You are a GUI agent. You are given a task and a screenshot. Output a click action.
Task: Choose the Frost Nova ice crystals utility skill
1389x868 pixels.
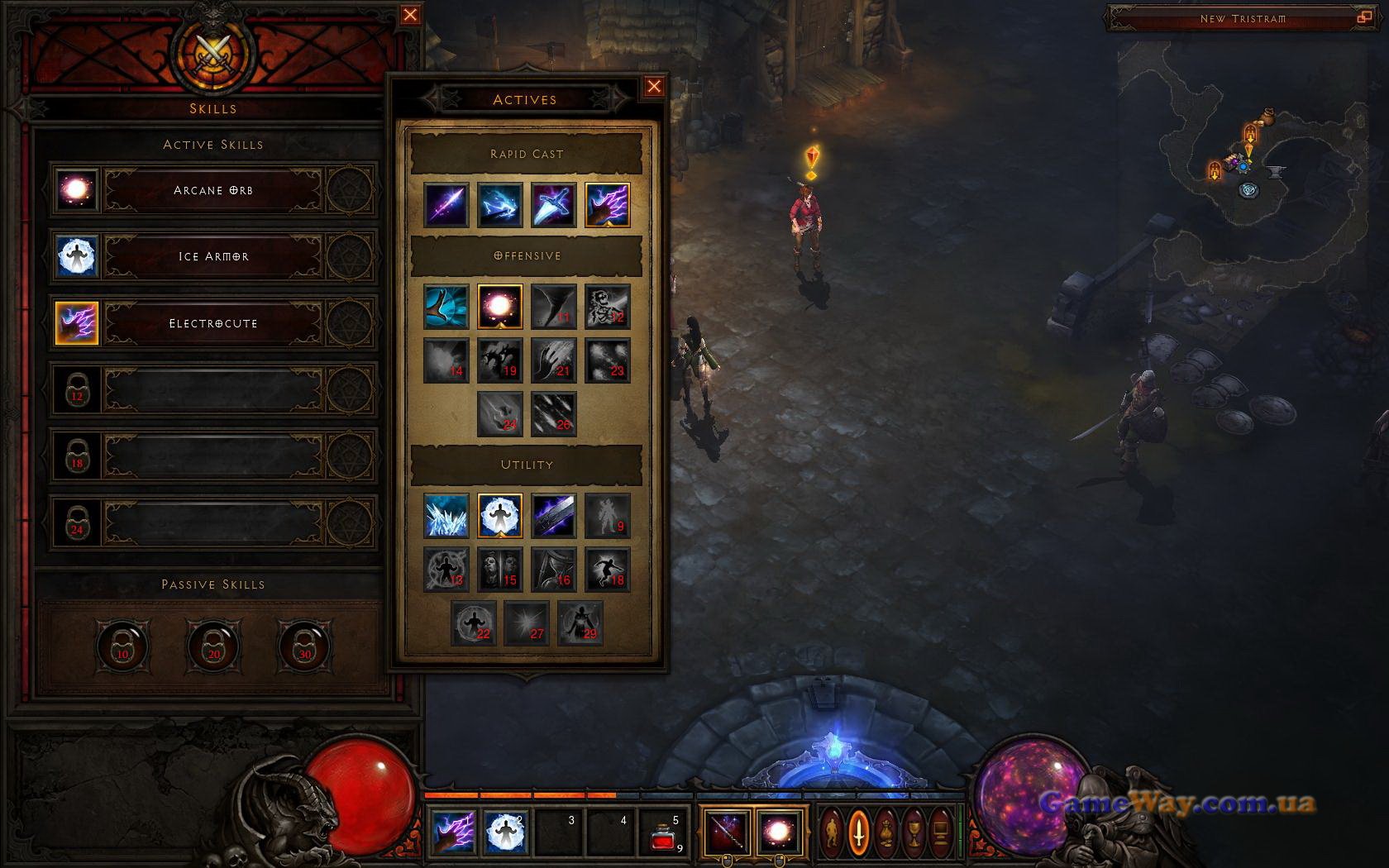[446, 516]
